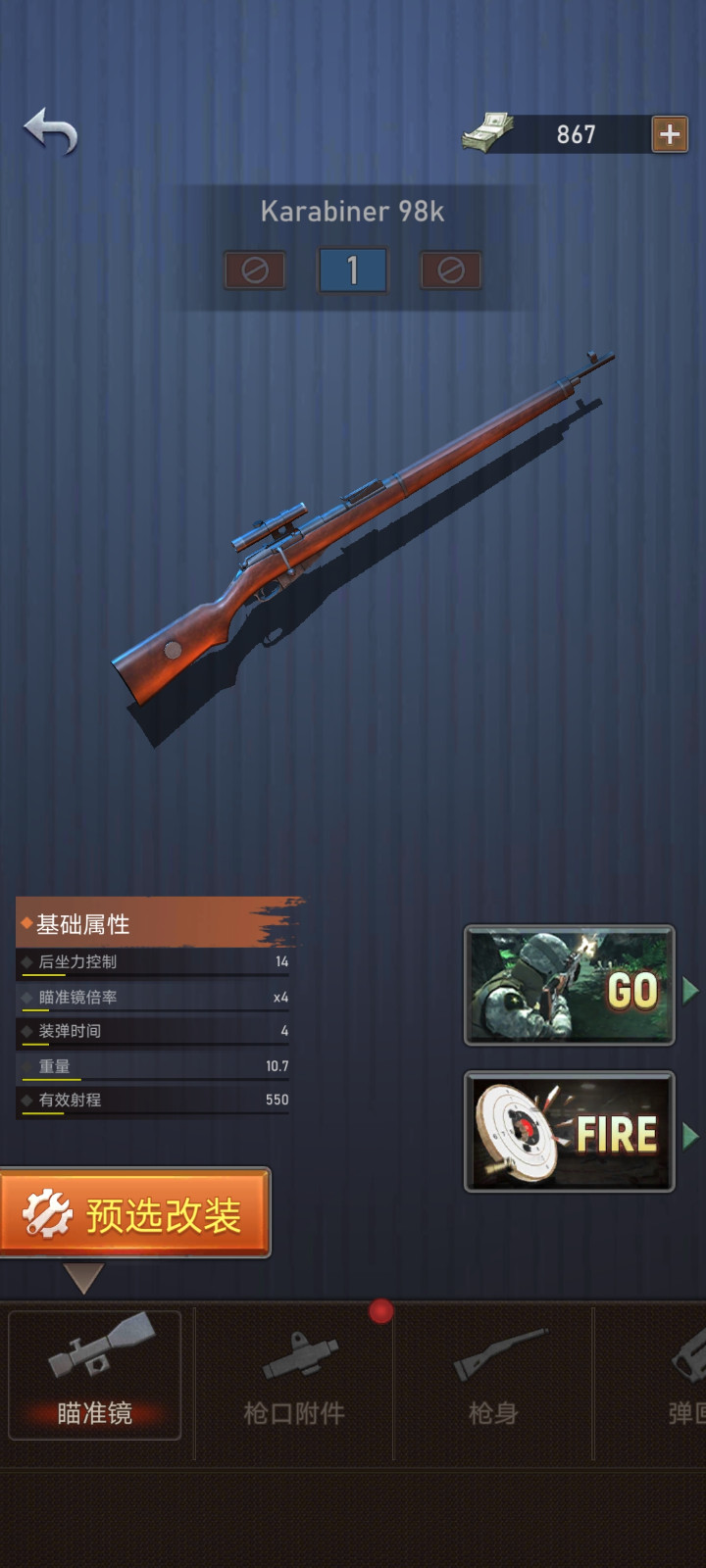Enter the FIRE shooting range

coord(569,1131)
